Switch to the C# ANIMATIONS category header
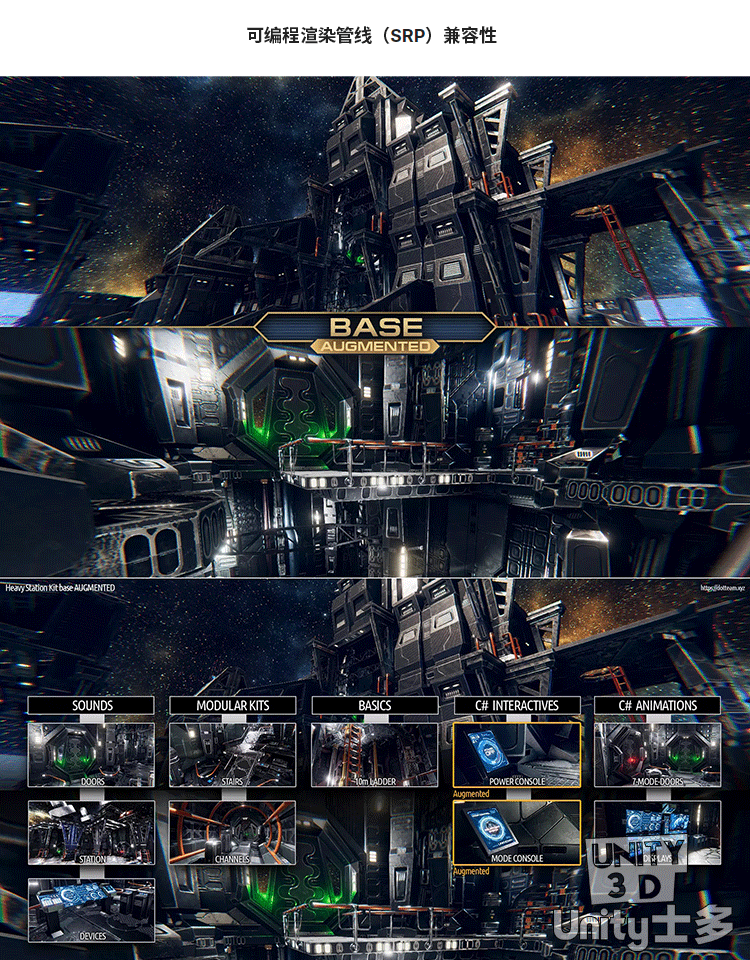Screen dimensions: 750x960 coord(658,705)
